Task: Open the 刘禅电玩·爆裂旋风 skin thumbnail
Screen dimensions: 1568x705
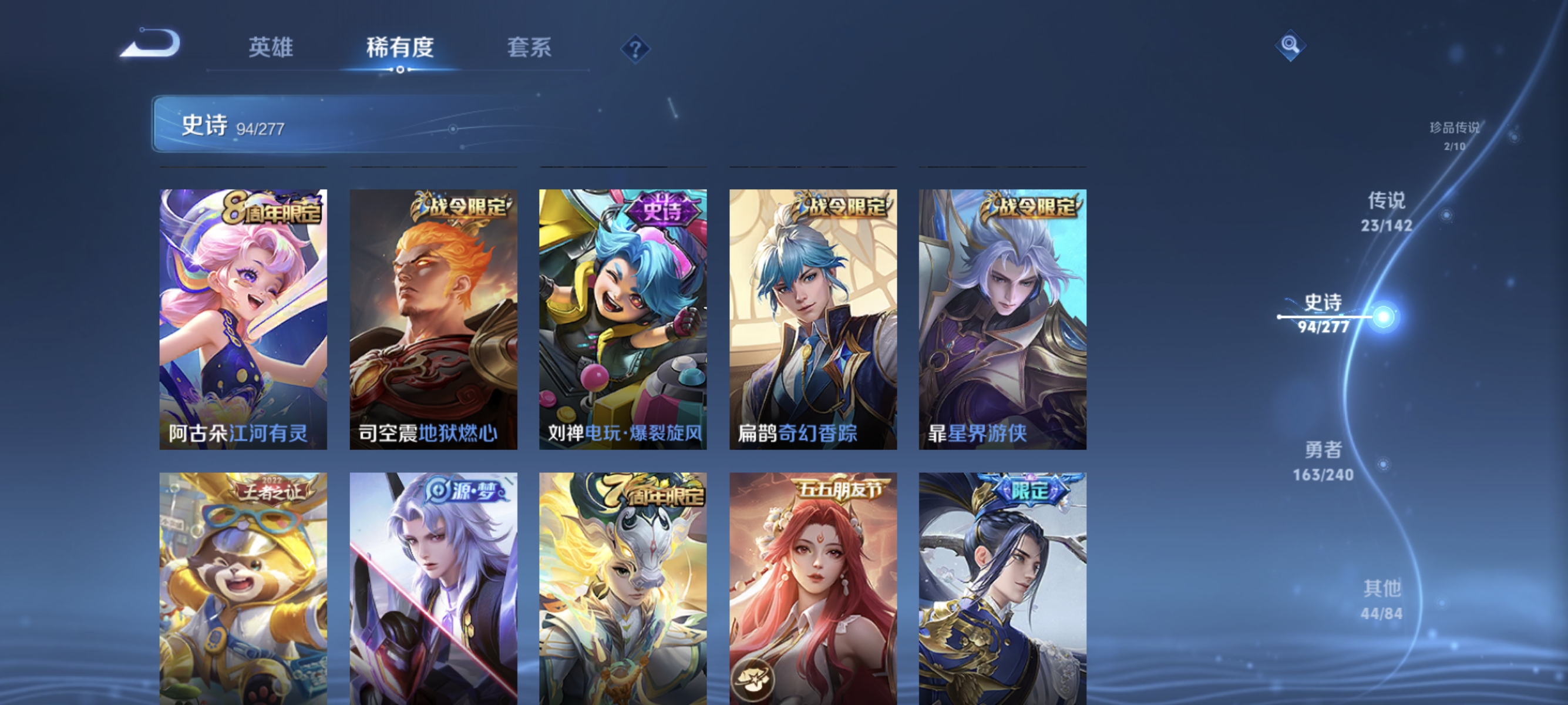Action: (x=623, y=317)
